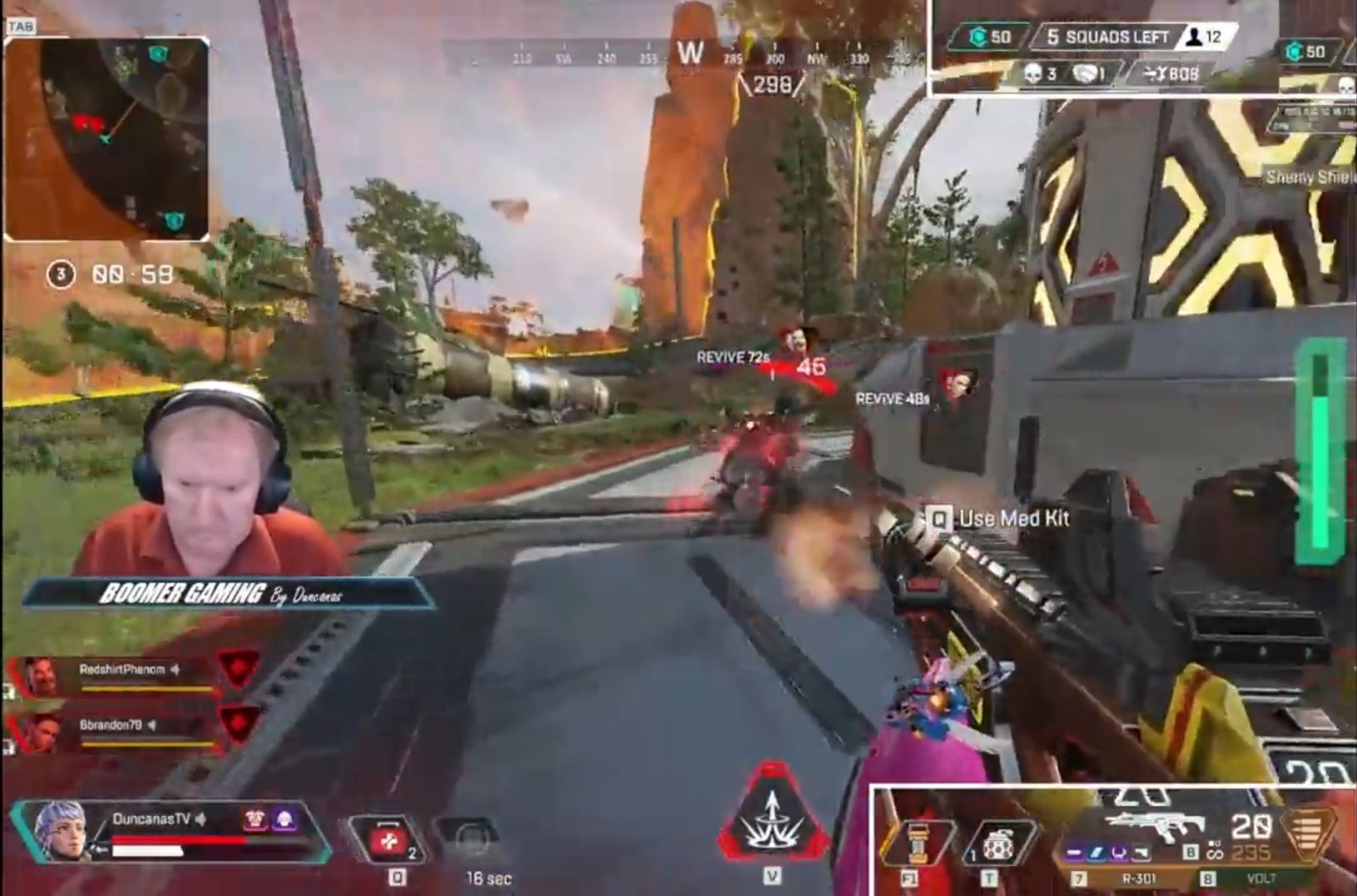1357x896 pixels.
Task: Open the minimap in the corner
Action: (x=106, y=138)
